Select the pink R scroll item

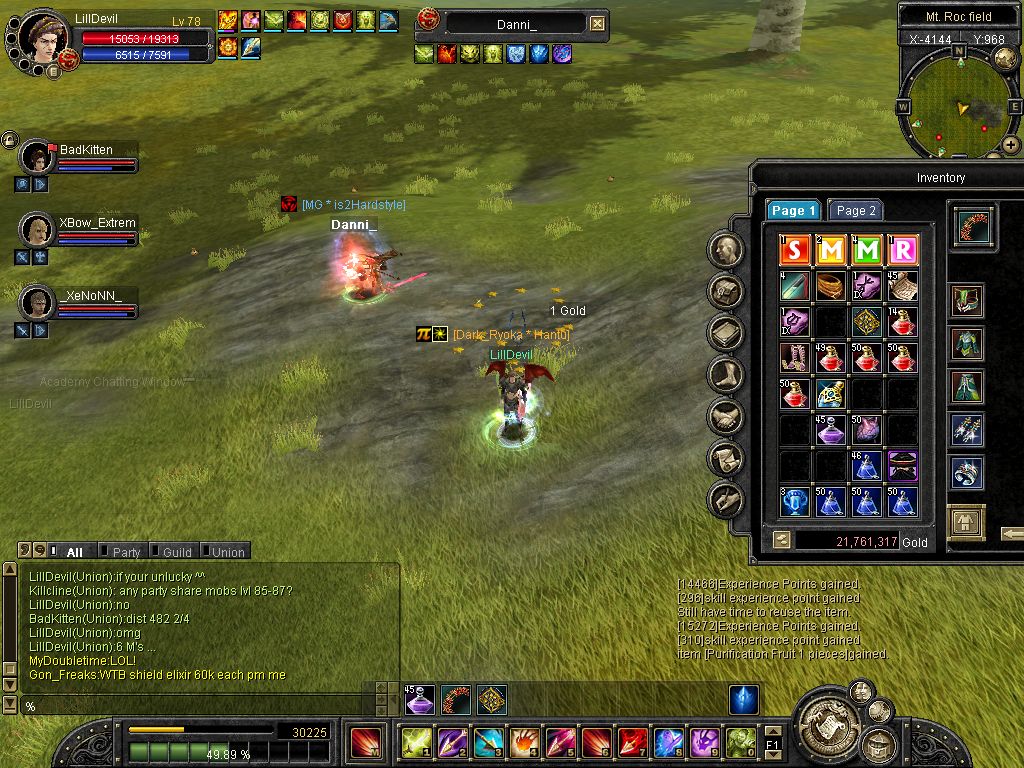[902, 250]
